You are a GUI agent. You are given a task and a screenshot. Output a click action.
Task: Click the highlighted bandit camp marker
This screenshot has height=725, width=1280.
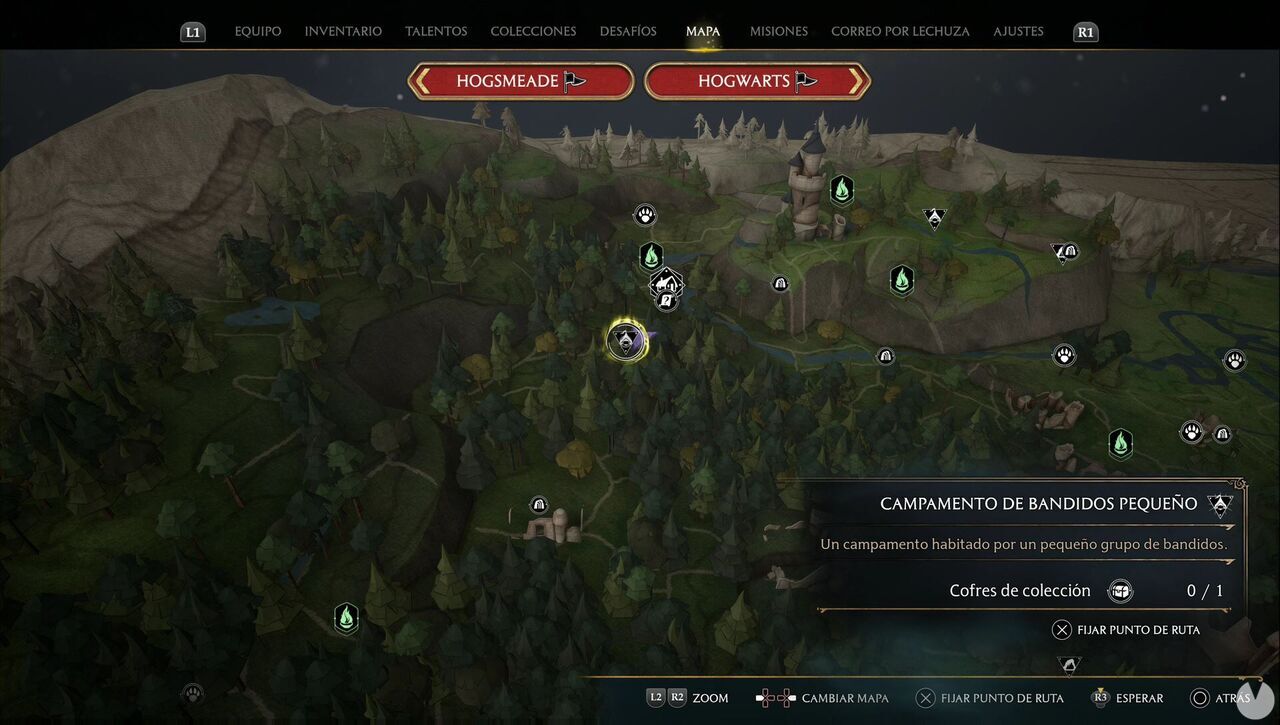[627, 338]
